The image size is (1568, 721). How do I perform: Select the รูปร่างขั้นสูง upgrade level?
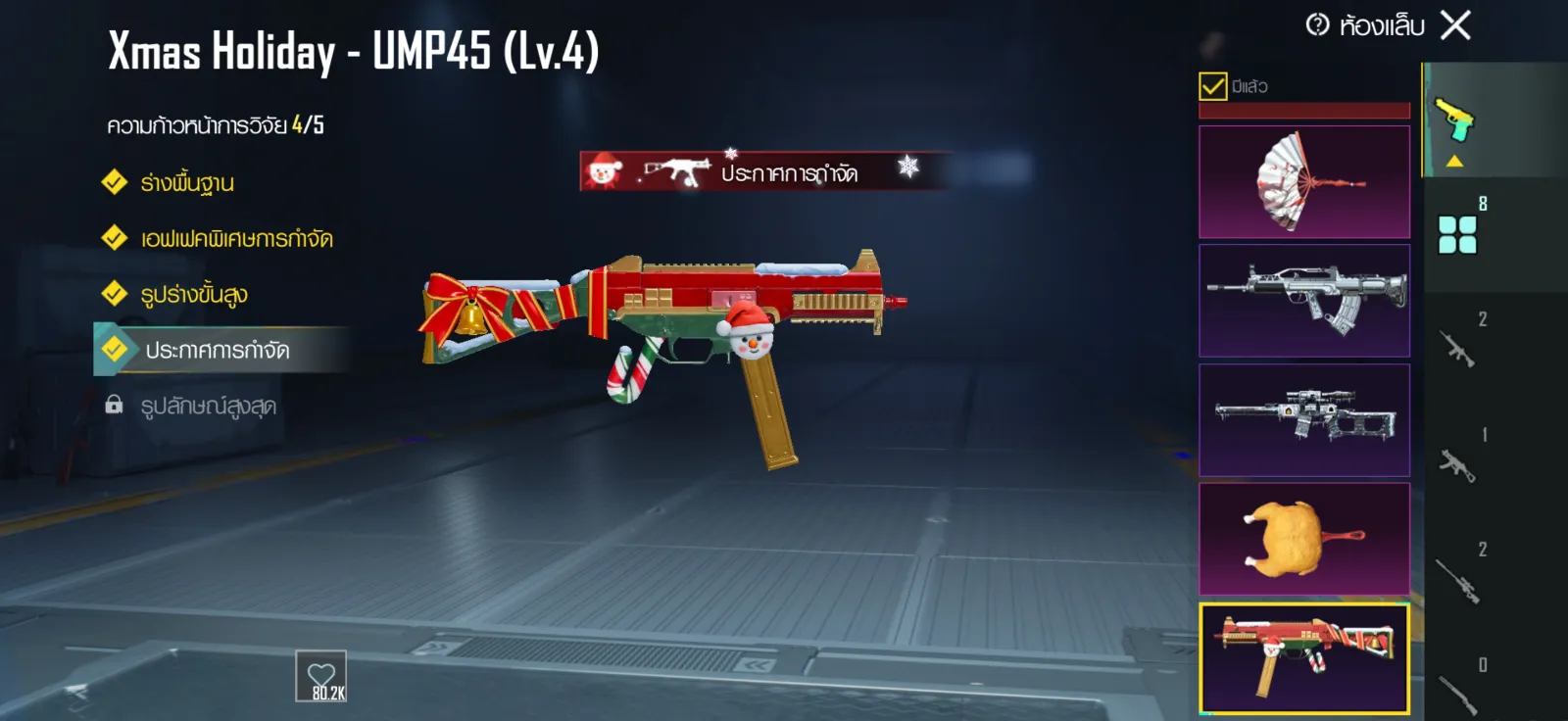pos(193,295)
